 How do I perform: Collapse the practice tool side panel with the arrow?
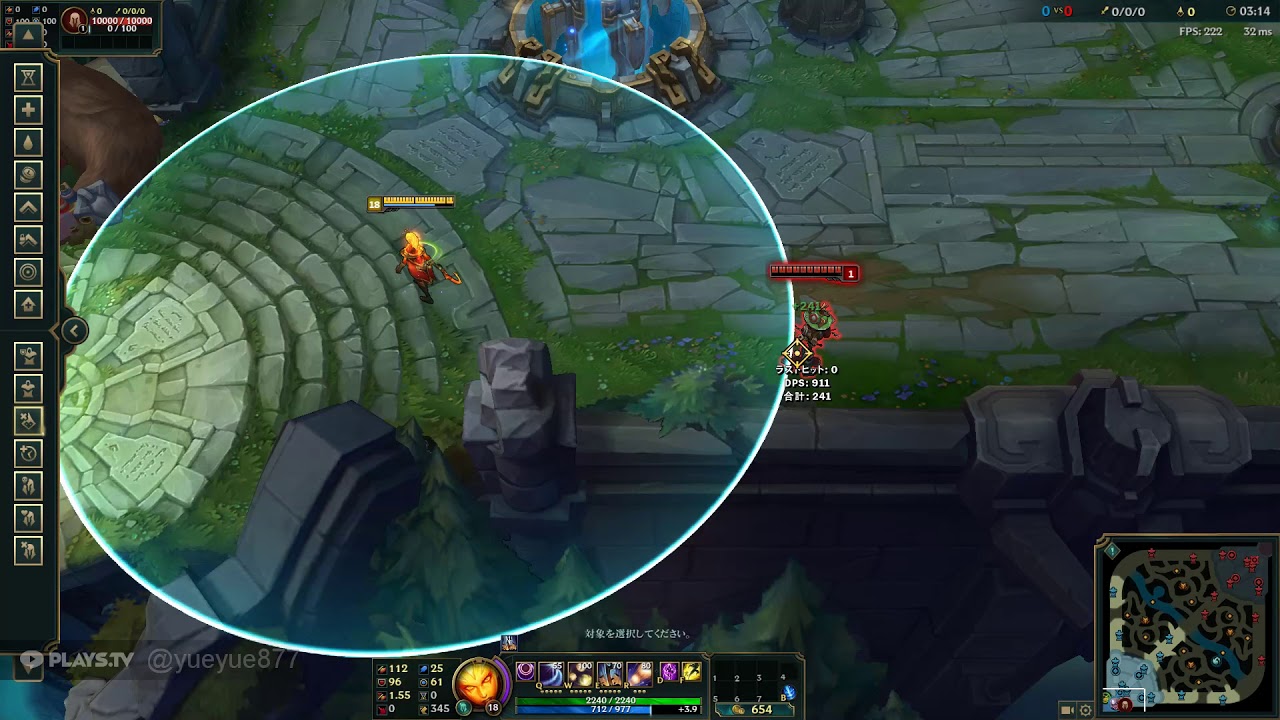click(74, 331)
